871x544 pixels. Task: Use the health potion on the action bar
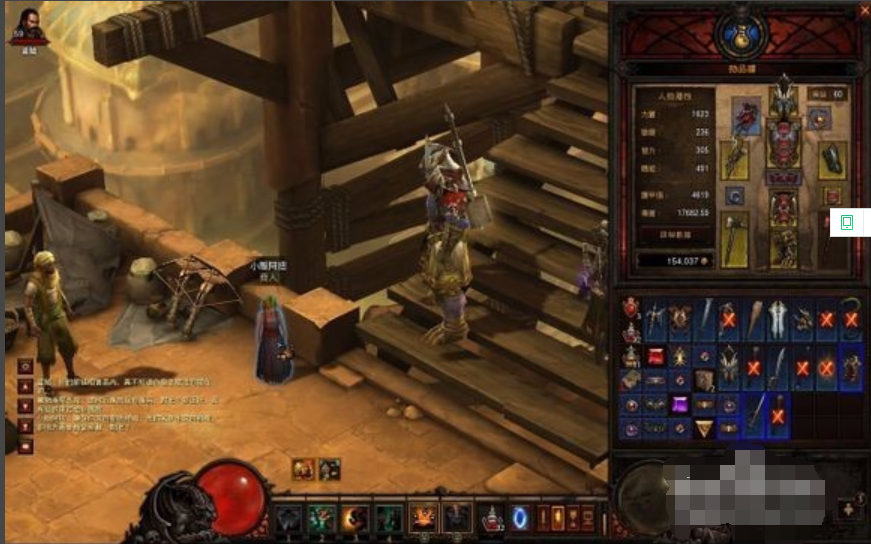pyautogui.click(x=491, y=518)
